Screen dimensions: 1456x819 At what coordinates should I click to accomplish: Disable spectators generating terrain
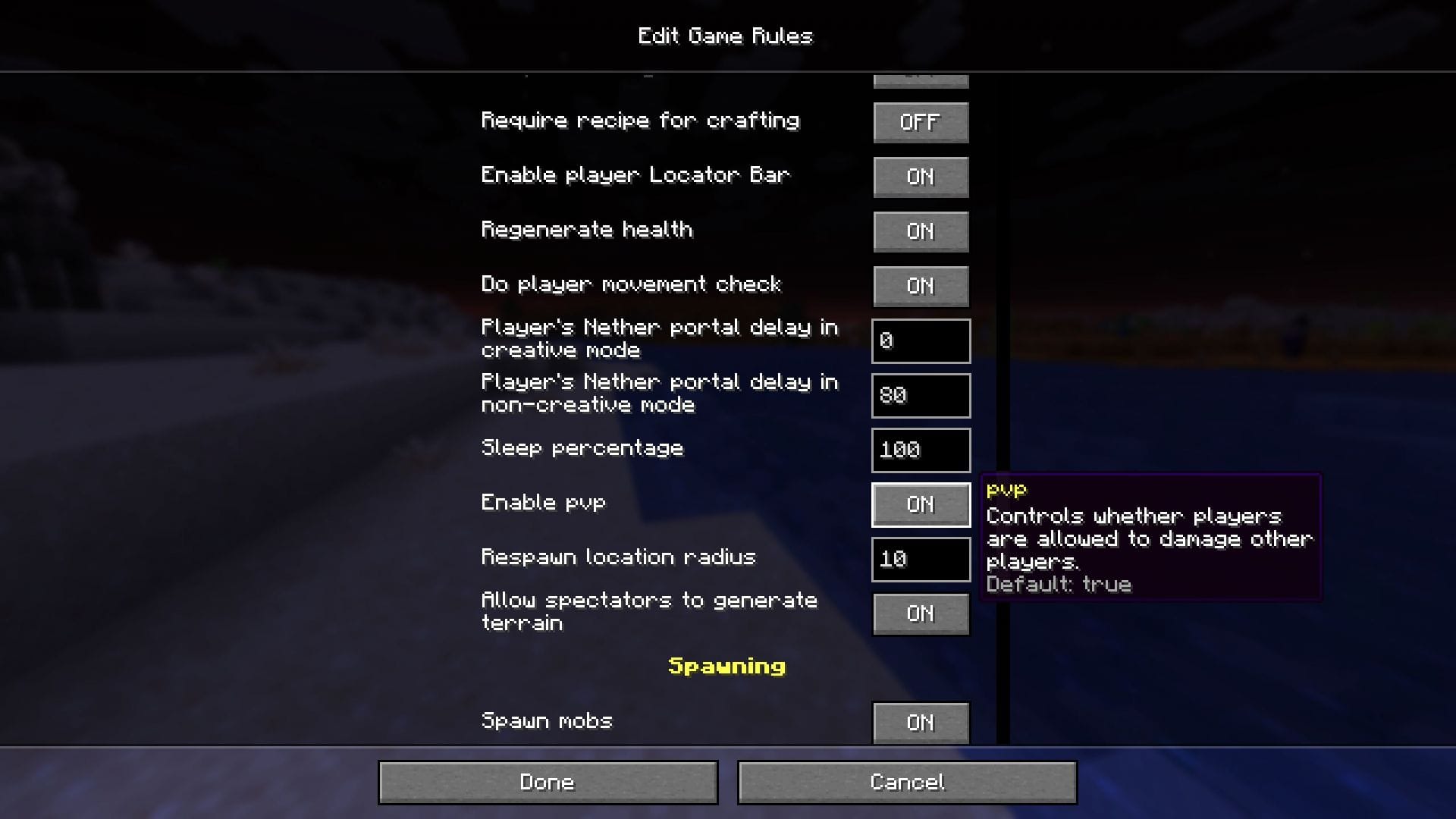click(x=920, y=613)
